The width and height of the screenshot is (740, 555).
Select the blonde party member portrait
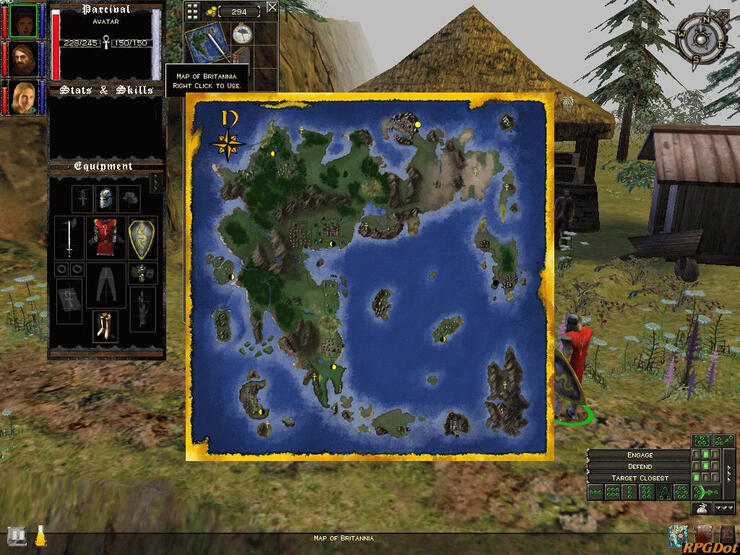click(x=22, y=97)
